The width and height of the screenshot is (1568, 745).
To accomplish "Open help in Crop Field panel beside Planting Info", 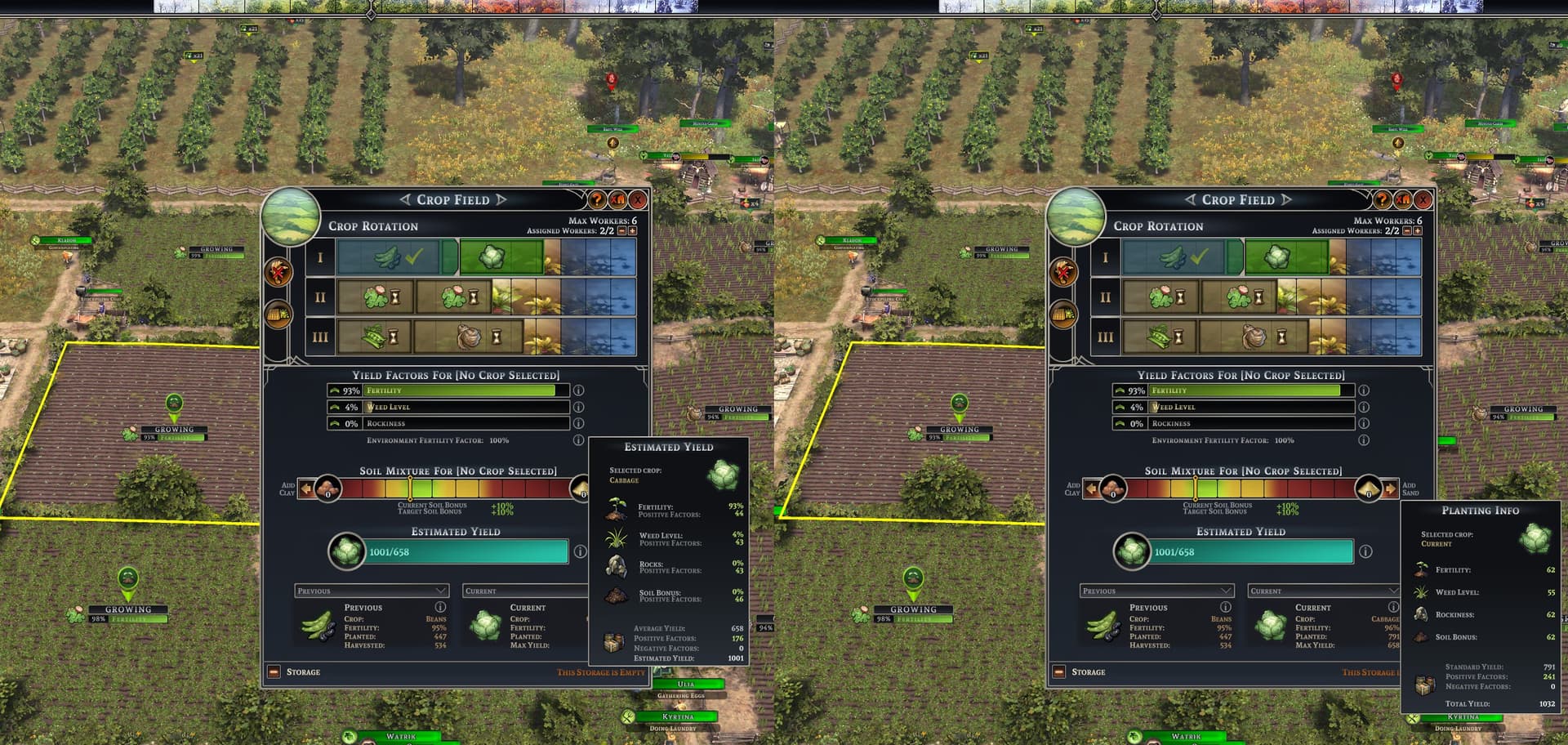I will click(1382, 199).
